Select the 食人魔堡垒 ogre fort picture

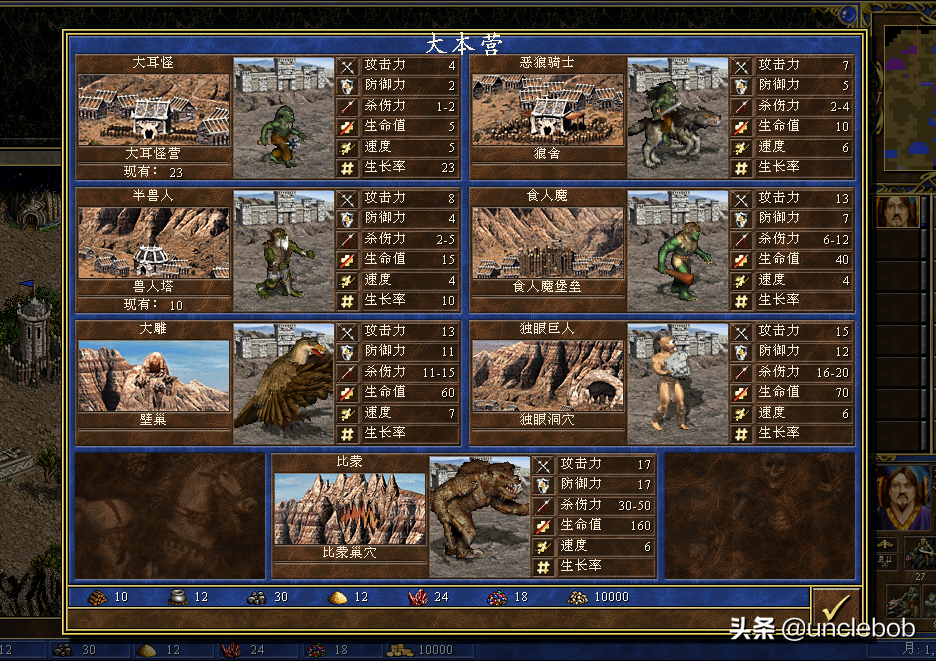click(x=547, y=242)
